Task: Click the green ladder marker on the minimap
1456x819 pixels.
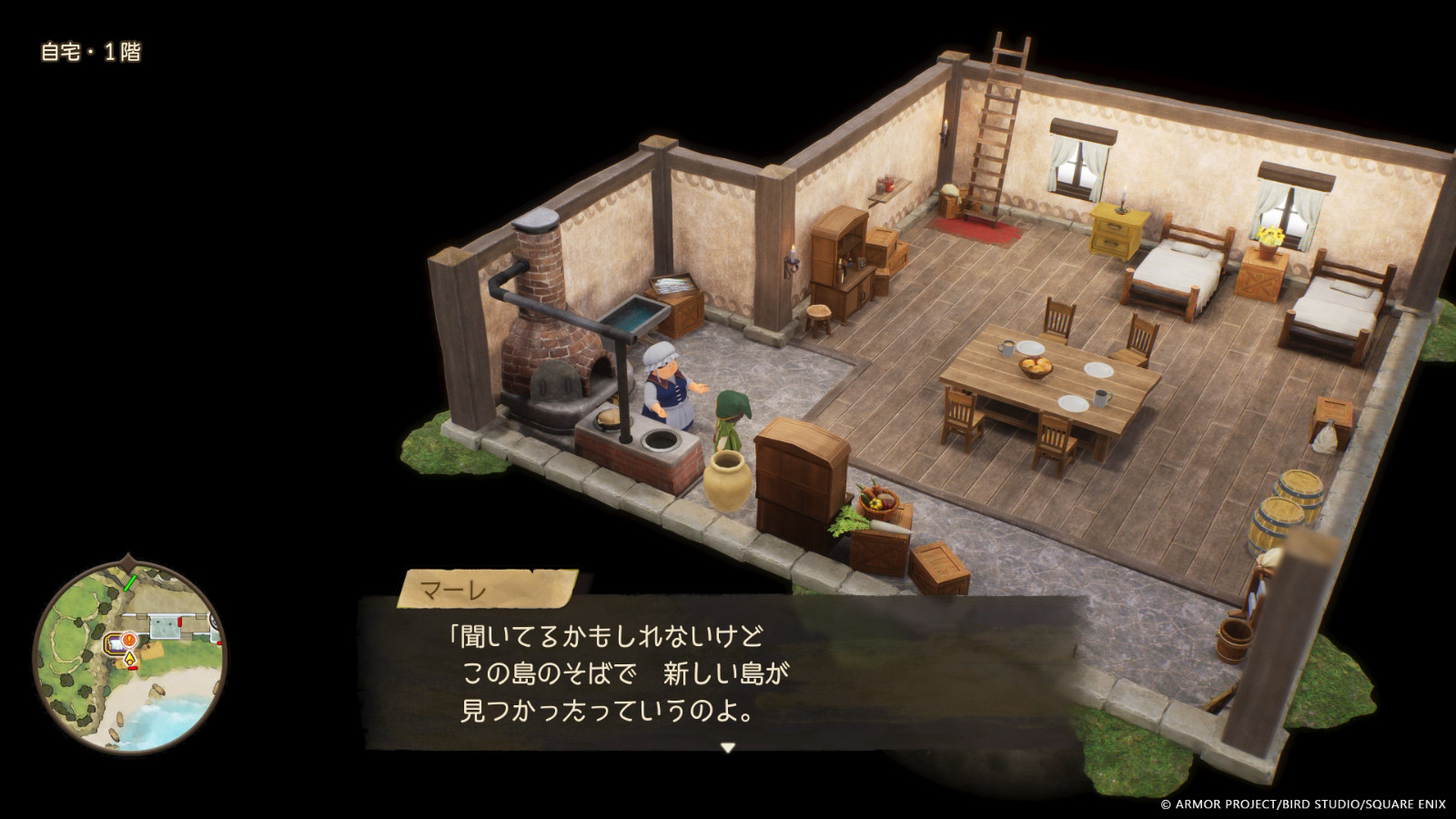Action: (x=129, y=582)
